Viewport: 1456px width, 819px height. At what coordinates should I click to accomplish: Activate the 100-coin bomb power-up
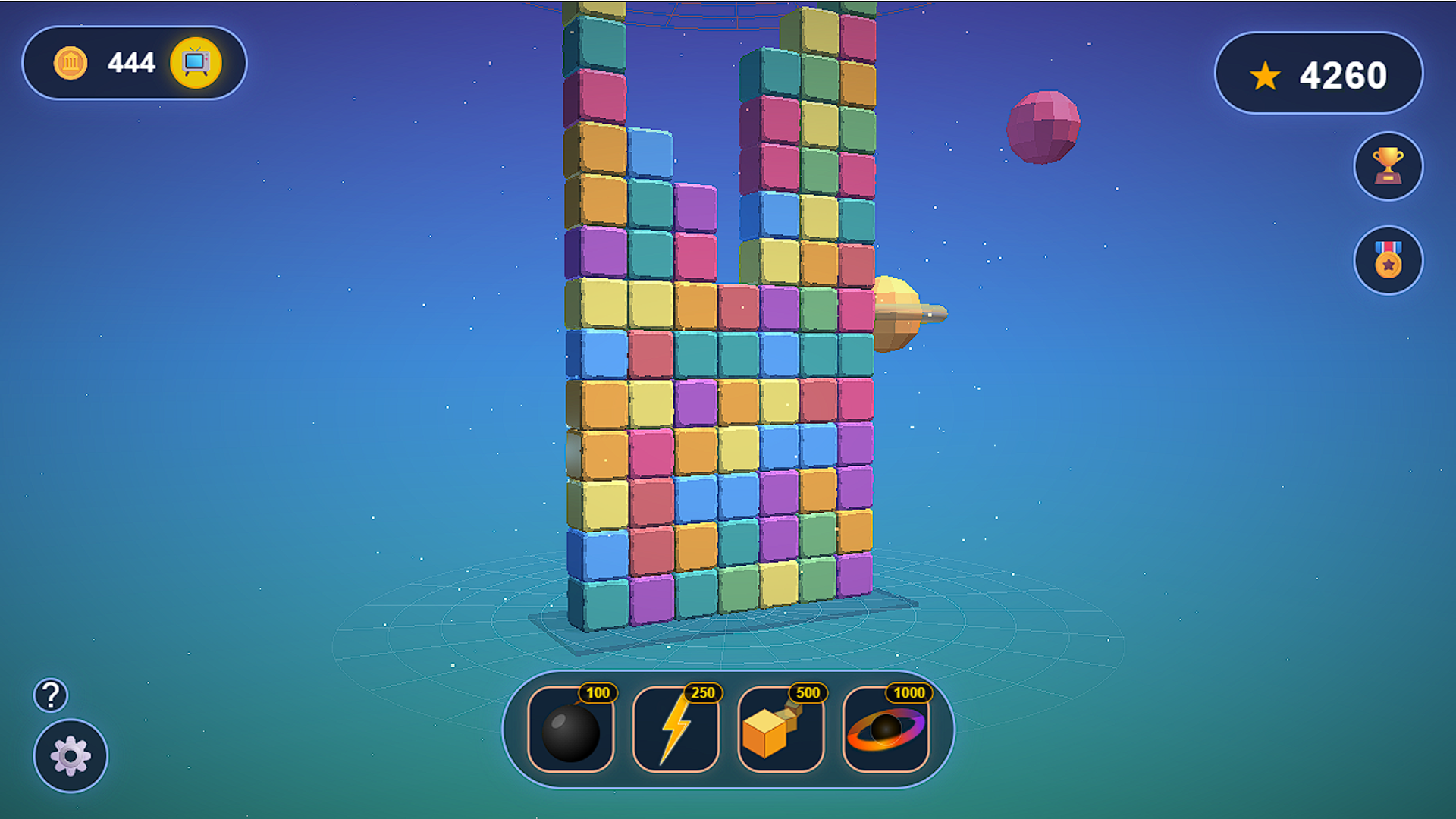coord(571,730)
